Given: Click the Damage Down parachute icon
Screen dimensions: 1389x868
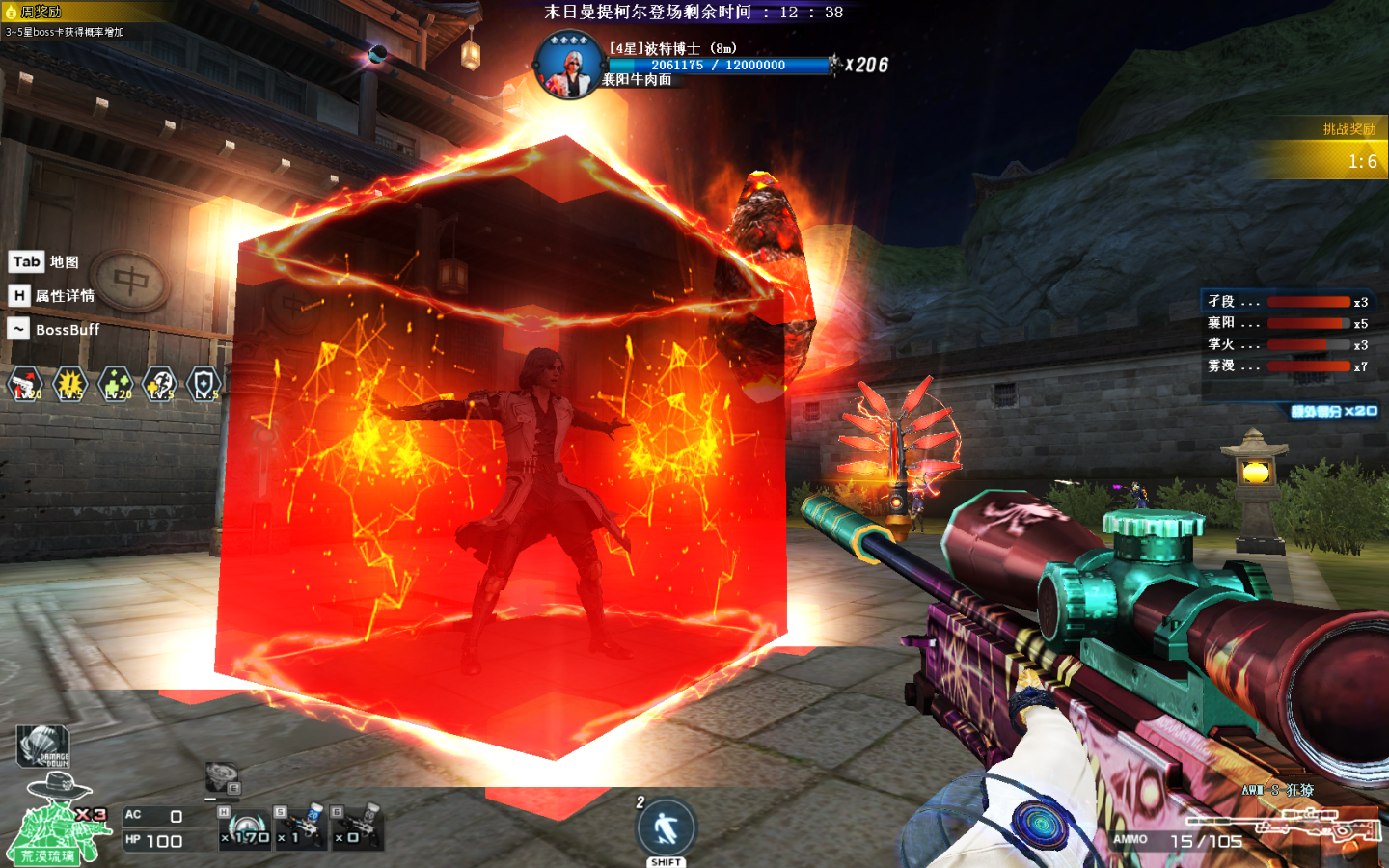Looking at the screenshot, I should 43,746.
